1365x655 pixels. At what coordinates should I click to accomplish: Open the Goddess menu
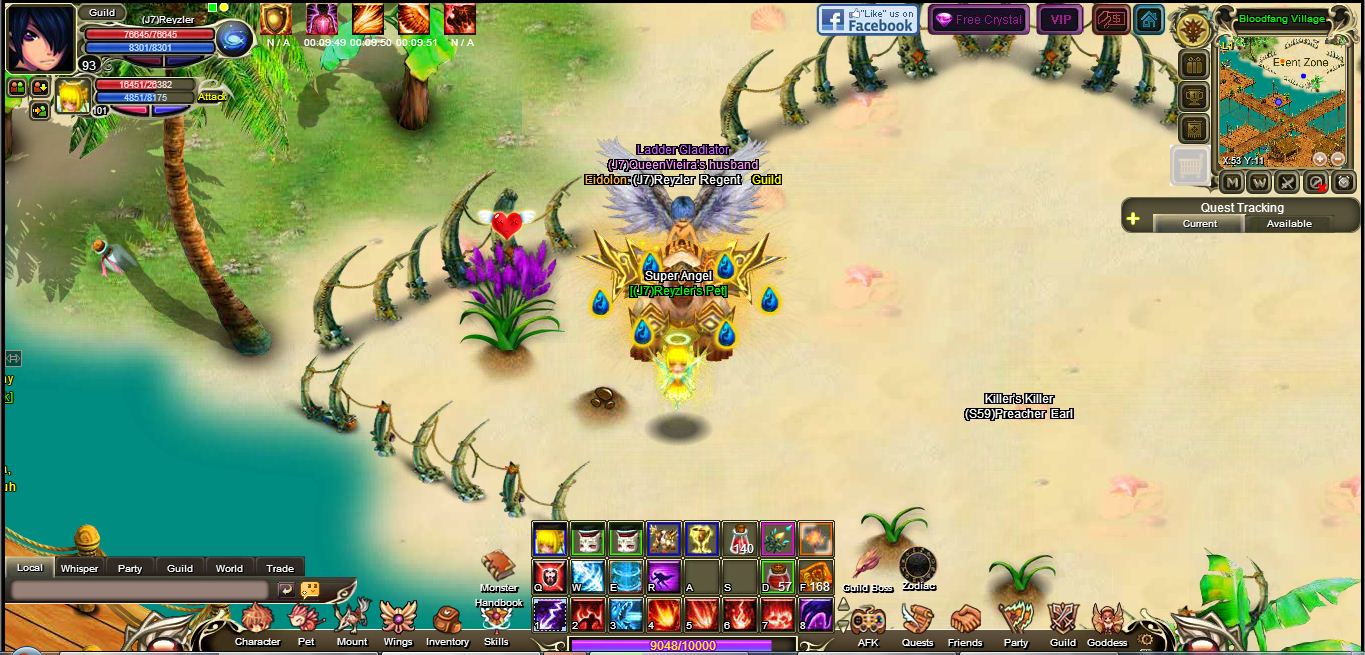[1107, 623]
